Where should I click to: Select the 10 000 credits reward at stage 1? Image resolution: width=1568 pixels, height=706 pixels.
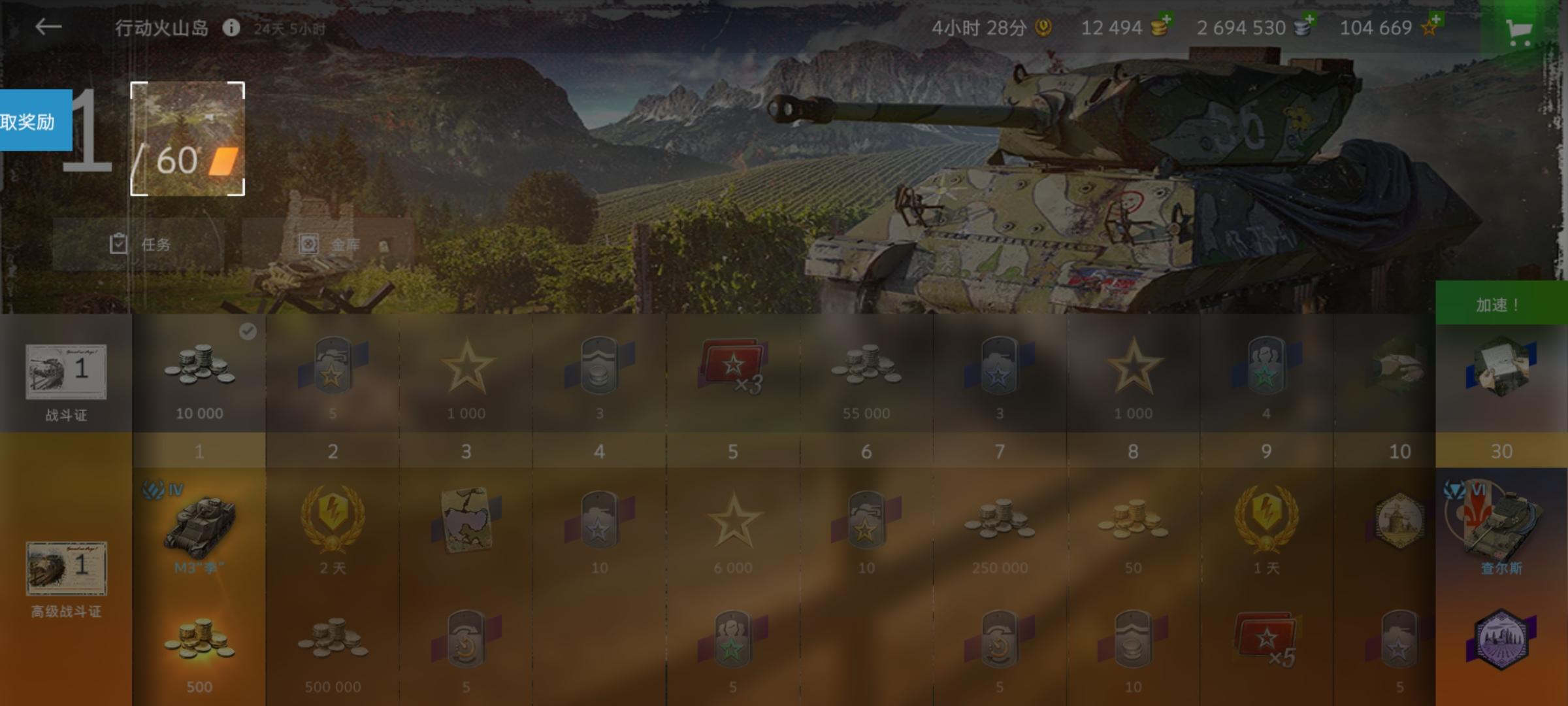(199, 373)
